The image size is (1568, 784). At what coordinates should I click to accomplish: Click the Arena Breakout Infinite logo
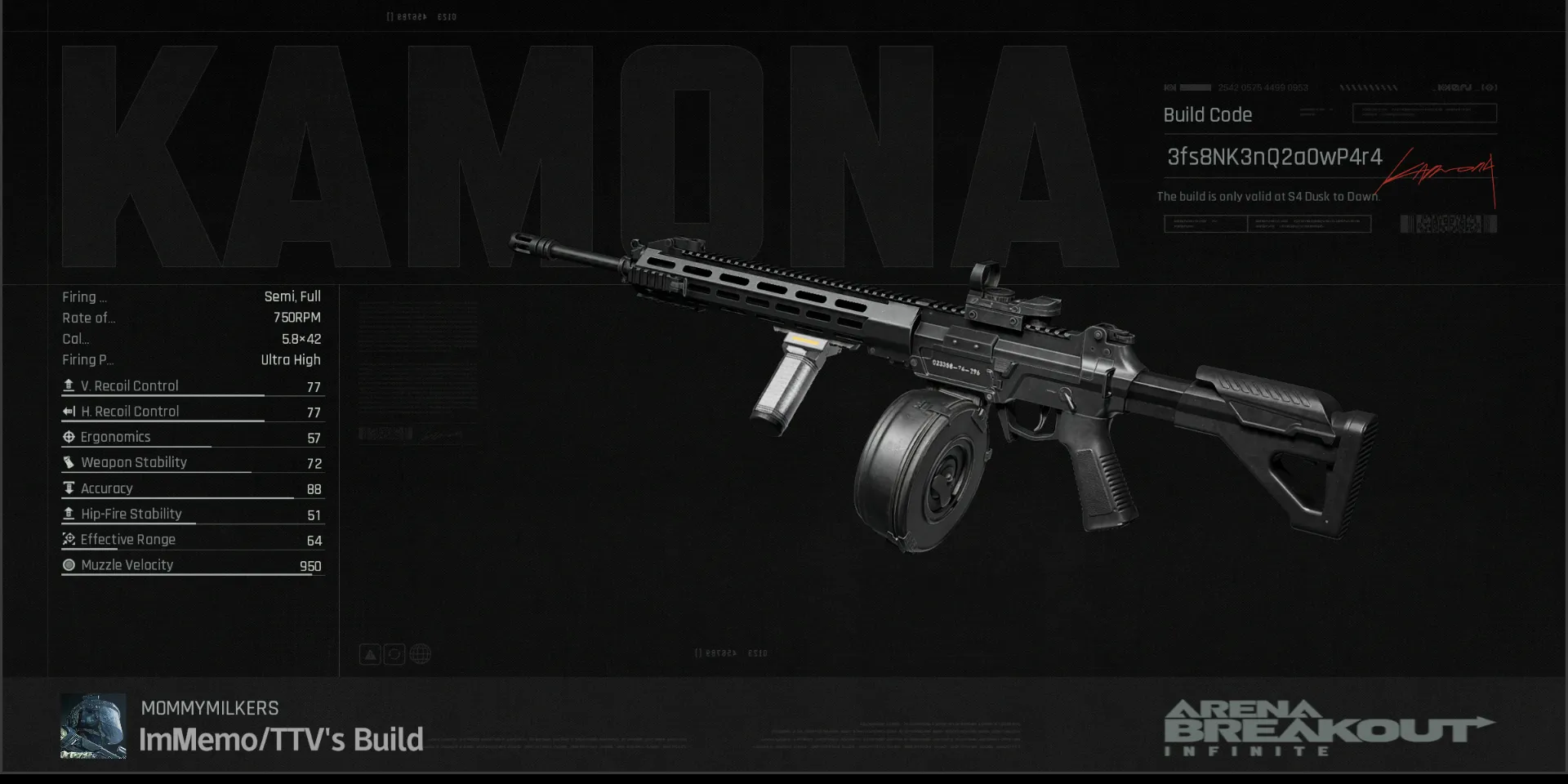(x=1327, y=728)
